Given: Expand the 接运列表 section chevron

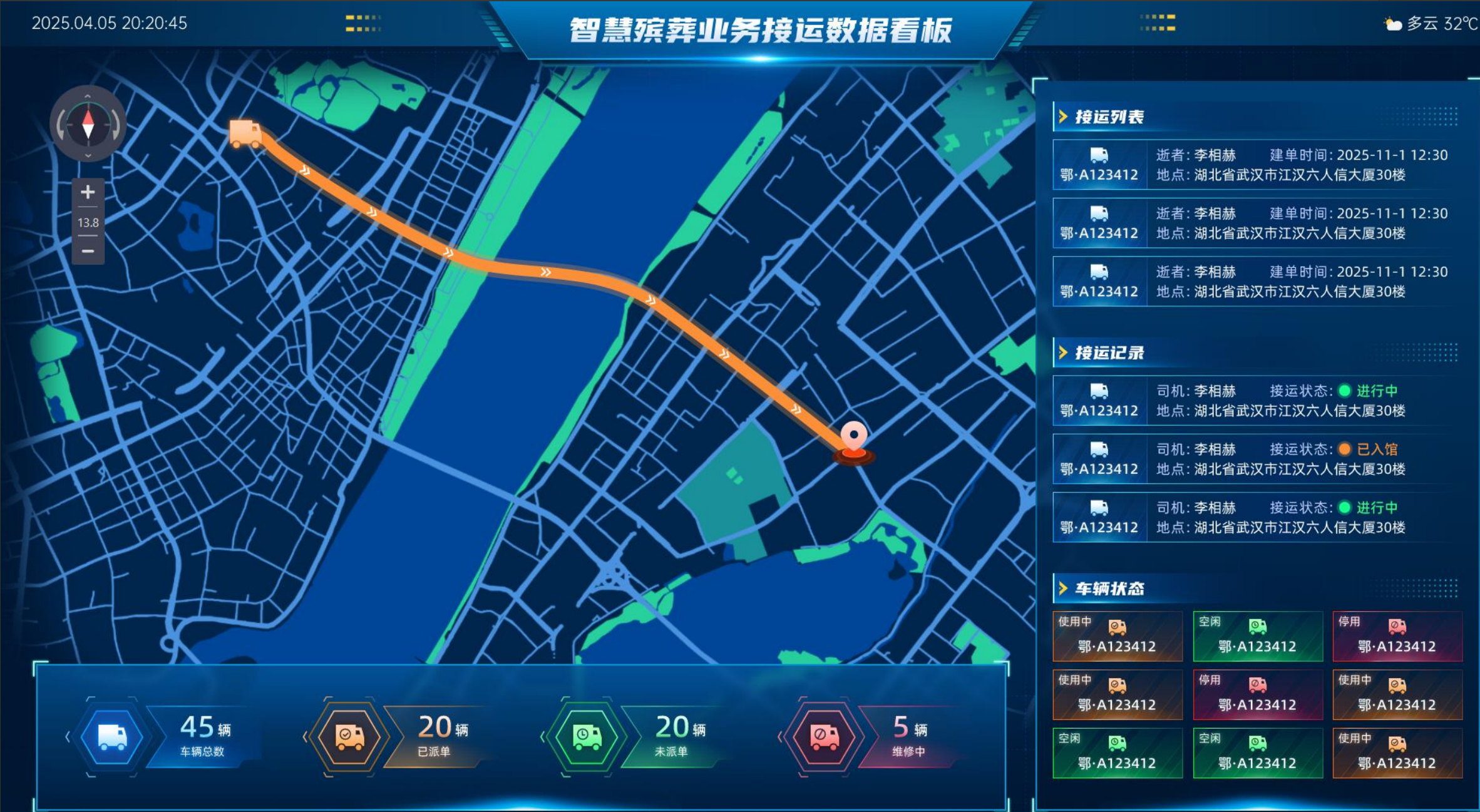Looking at the screenshot, I should tap(1062, 116).
